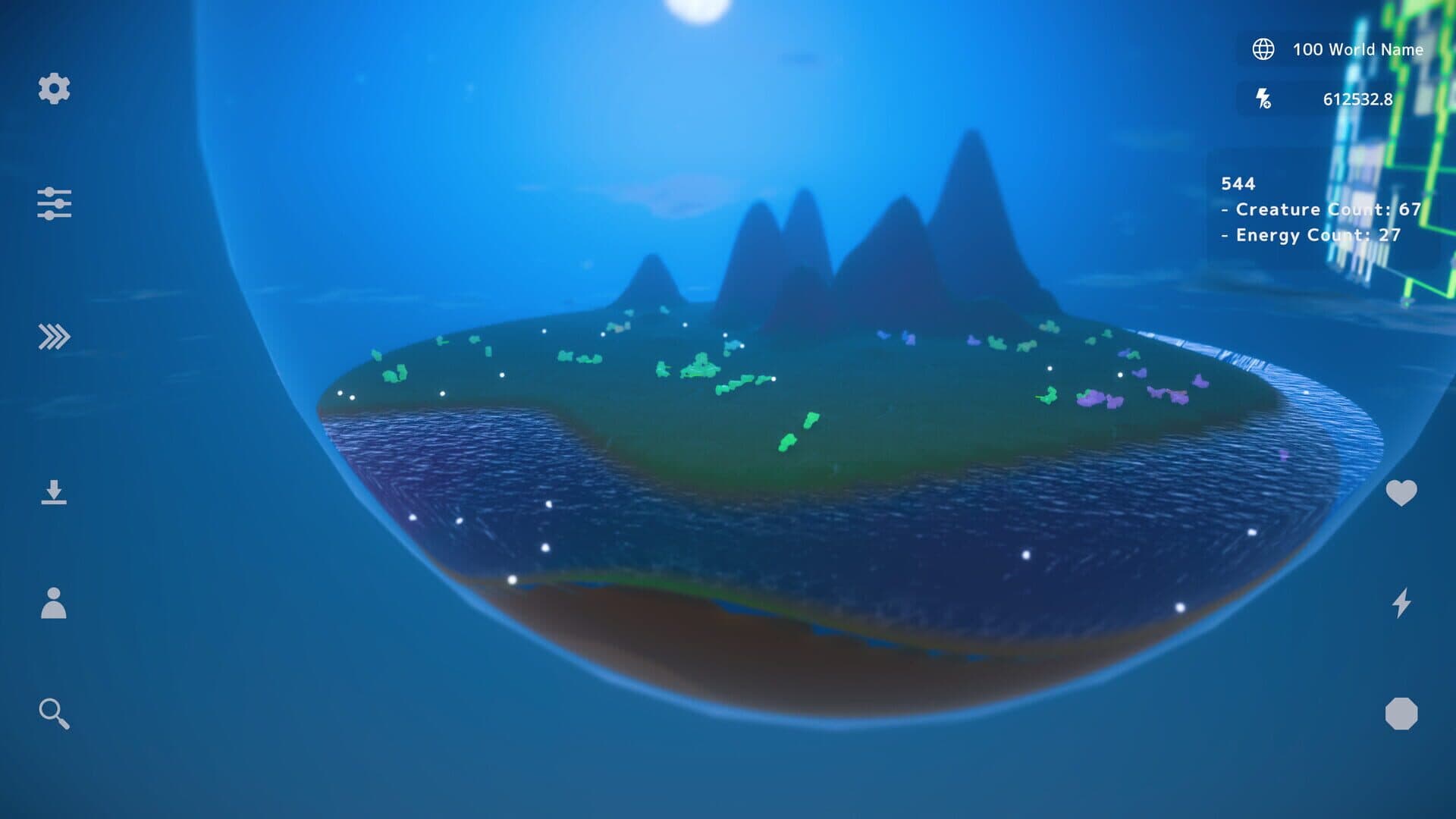Select the '100 World Name' label
Image resolution: width=1456 pixels, height=819 pixels.
tap(1357, 49)
